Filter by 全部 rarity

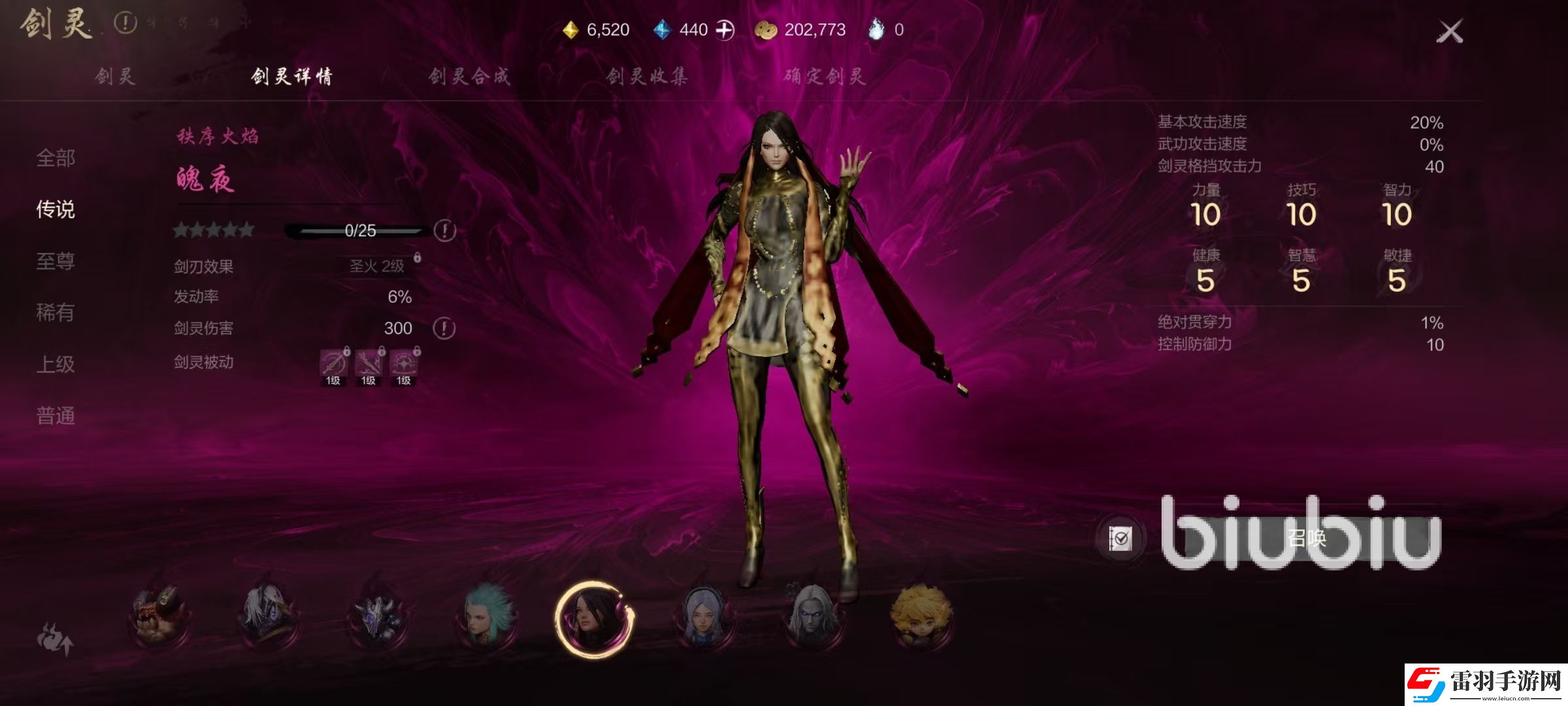[56, 158]
